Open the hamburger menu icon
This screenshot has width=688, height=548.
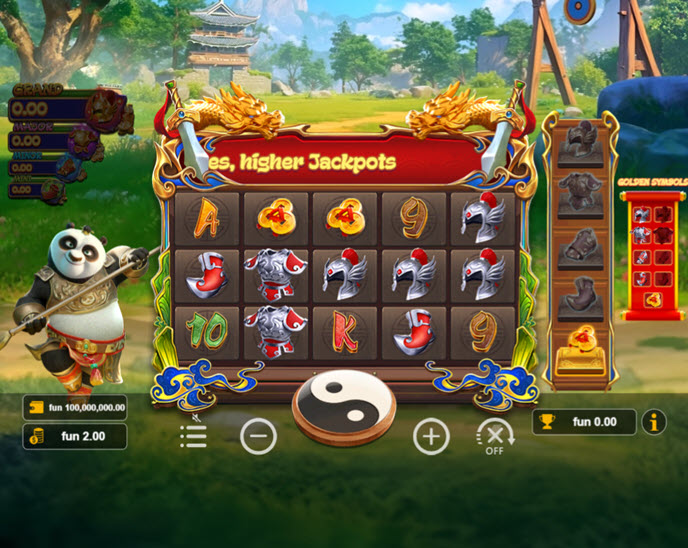click(193, 435)
